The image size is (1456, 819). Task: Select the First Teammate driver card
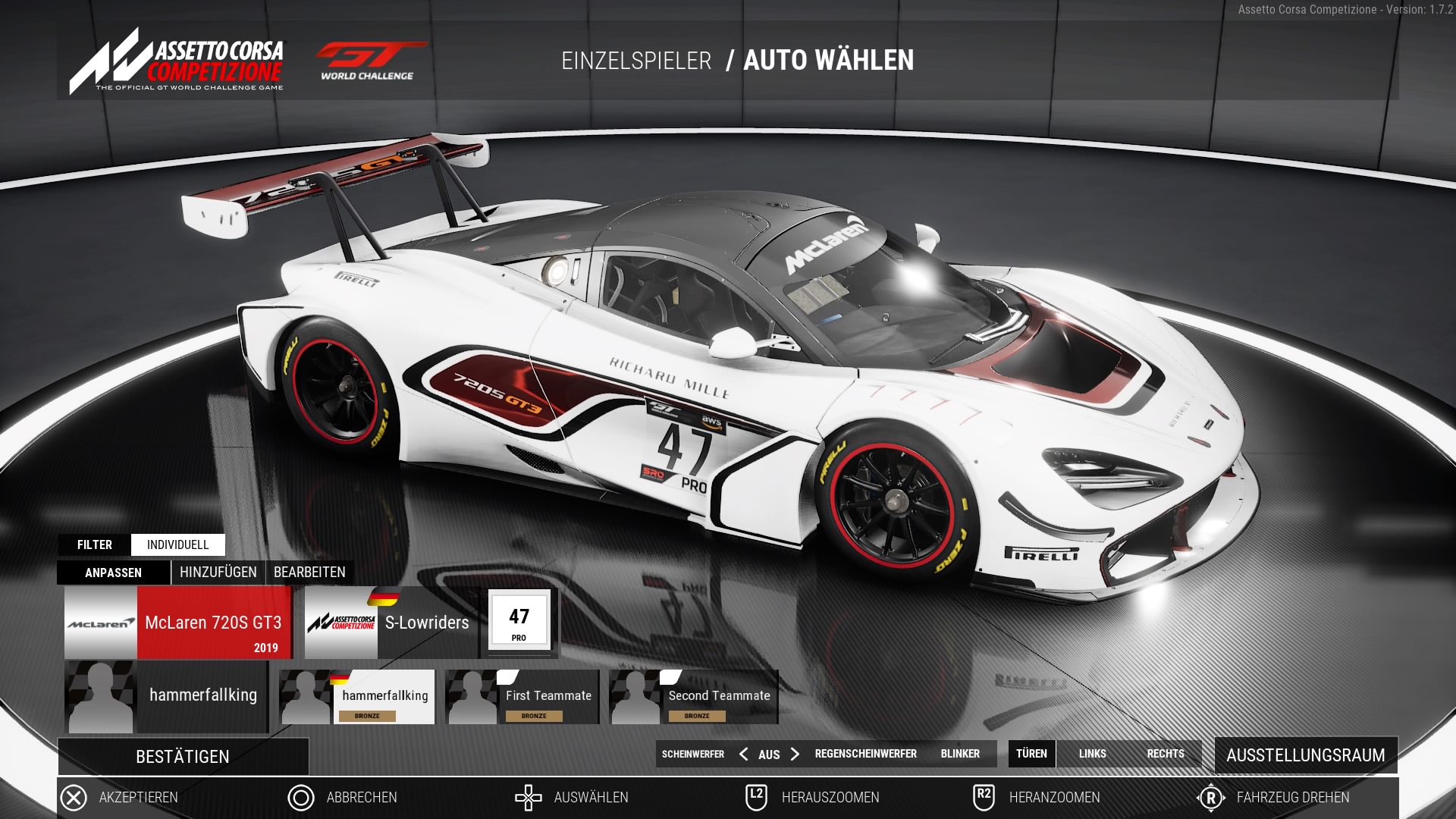point(522,697)
